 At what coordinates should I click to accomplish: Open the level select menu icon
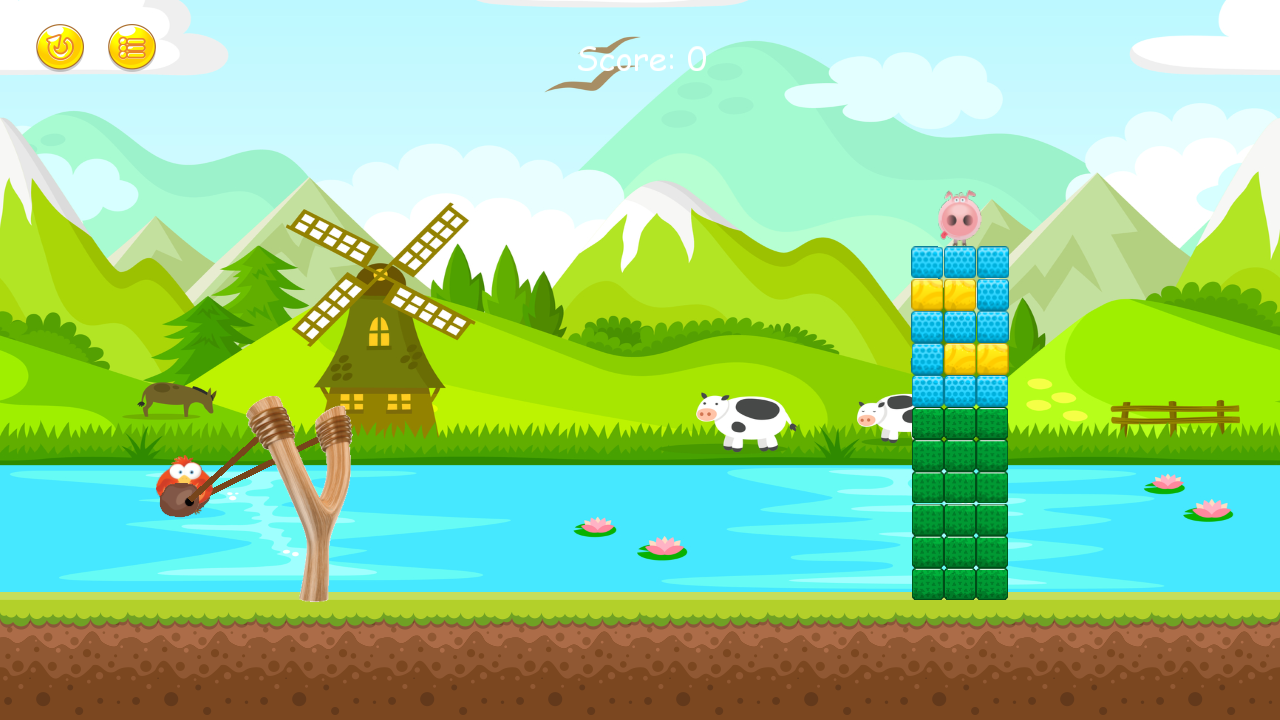(131, 47)
